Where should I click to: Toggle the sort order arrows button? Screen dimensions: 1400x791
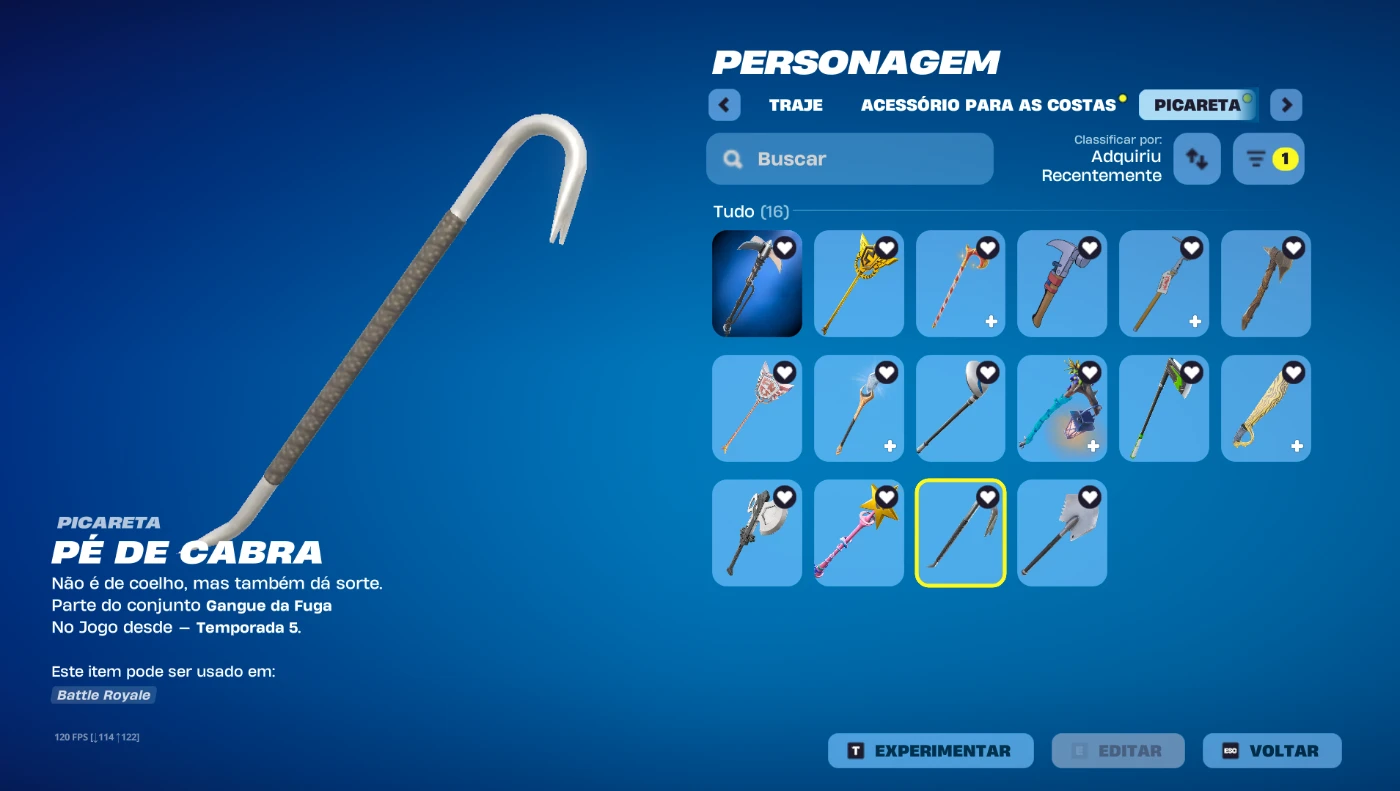[x=1196, y=159]
